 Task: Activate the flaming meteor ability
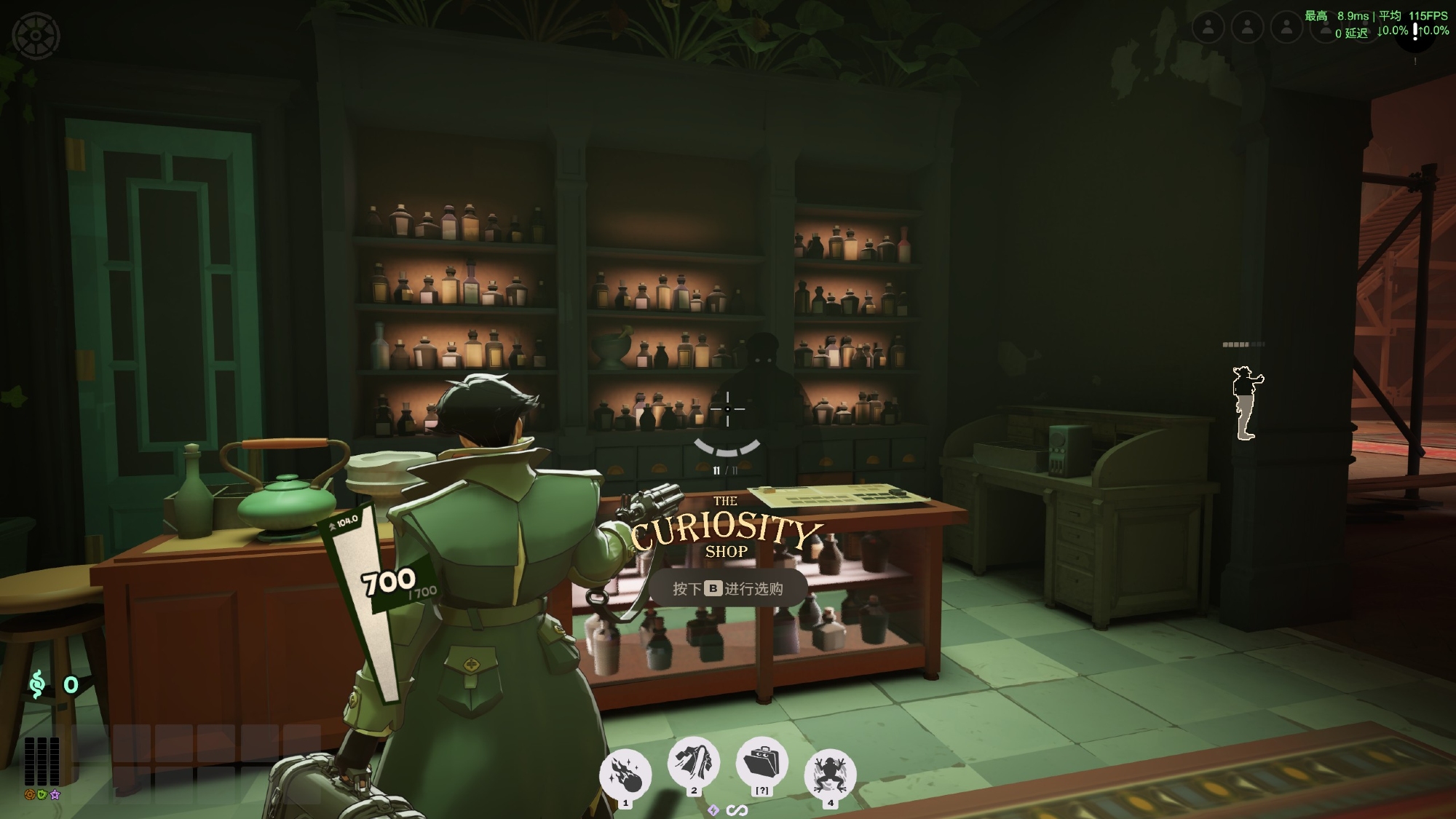pyautogui.click(x=625, y=775)
